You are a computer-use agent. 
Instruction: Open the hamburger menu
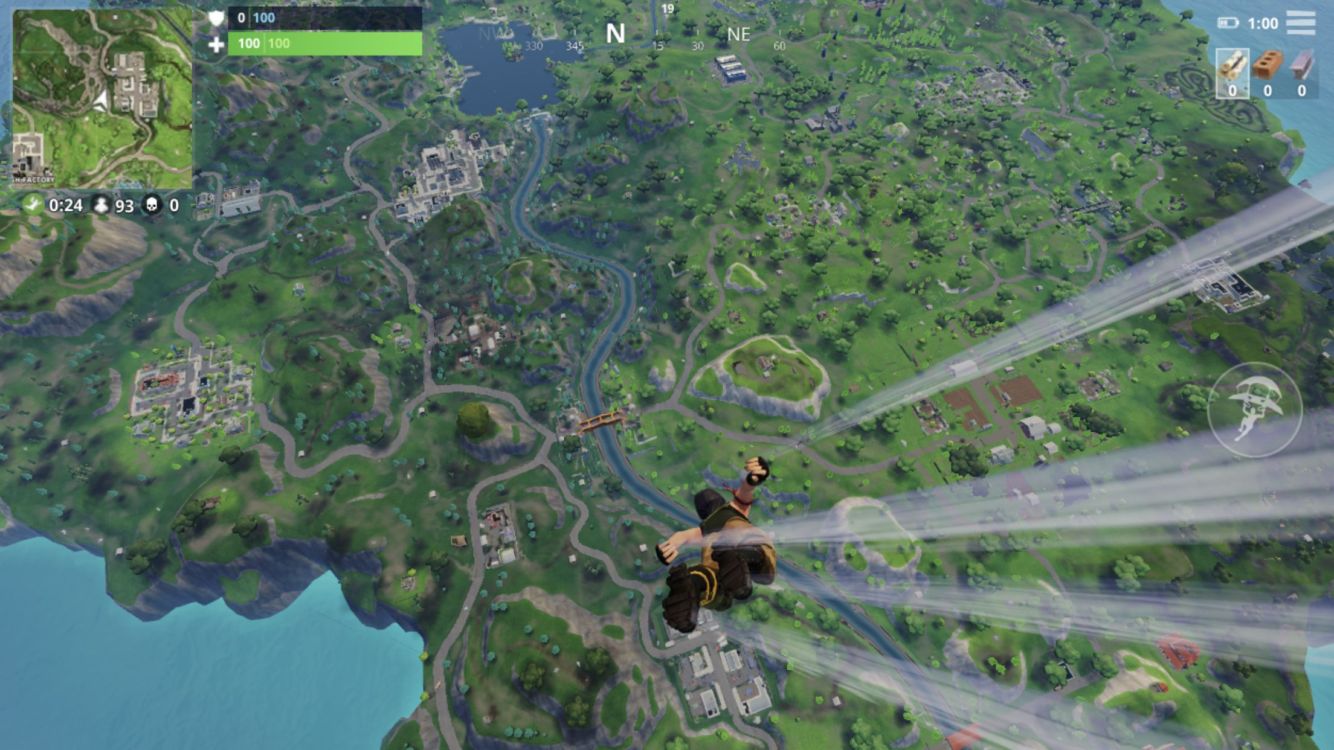1300,22
